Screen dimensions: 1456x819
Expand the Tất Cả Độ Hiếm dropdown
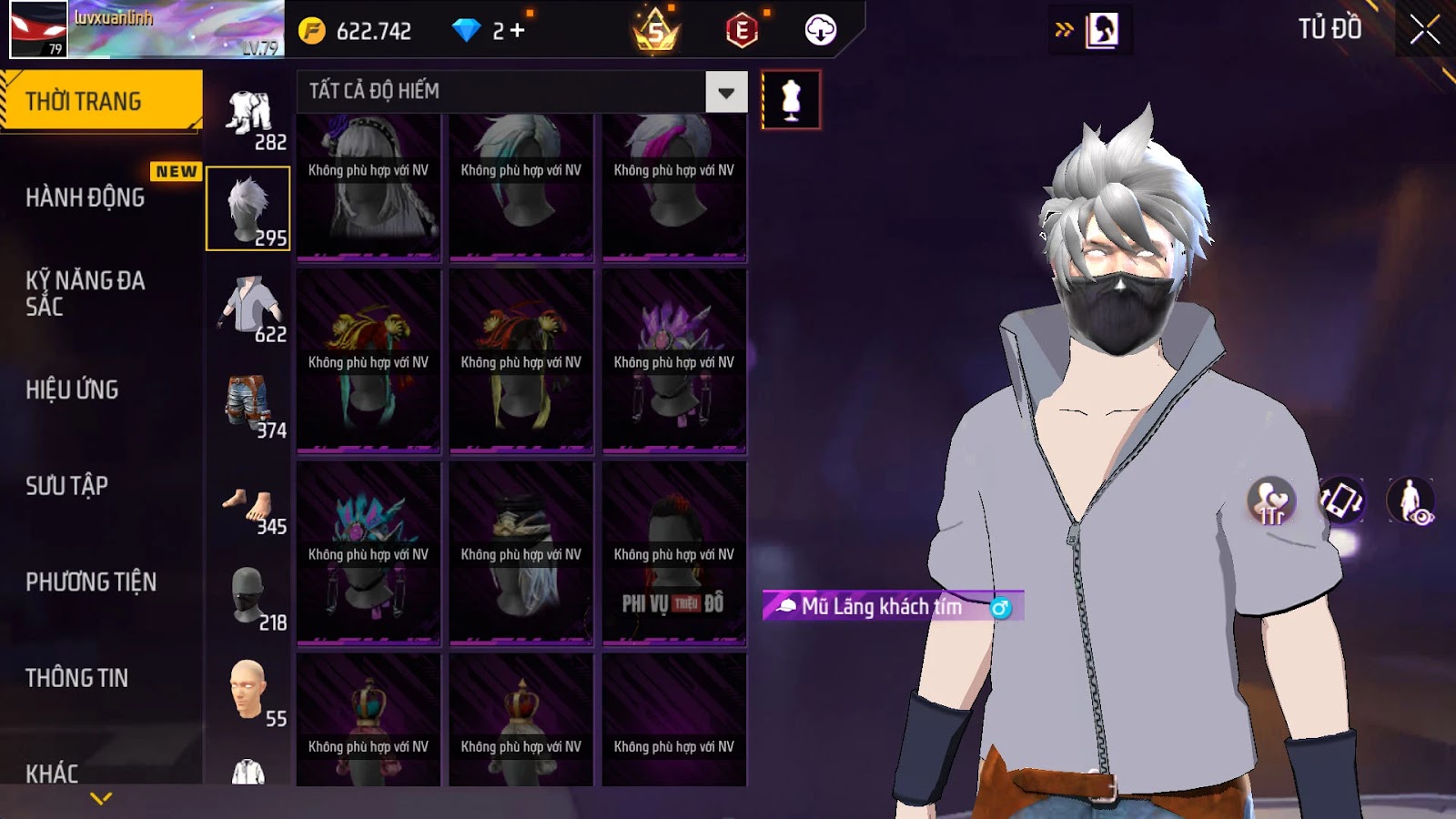pyautogui.click(x=725, y=92)
